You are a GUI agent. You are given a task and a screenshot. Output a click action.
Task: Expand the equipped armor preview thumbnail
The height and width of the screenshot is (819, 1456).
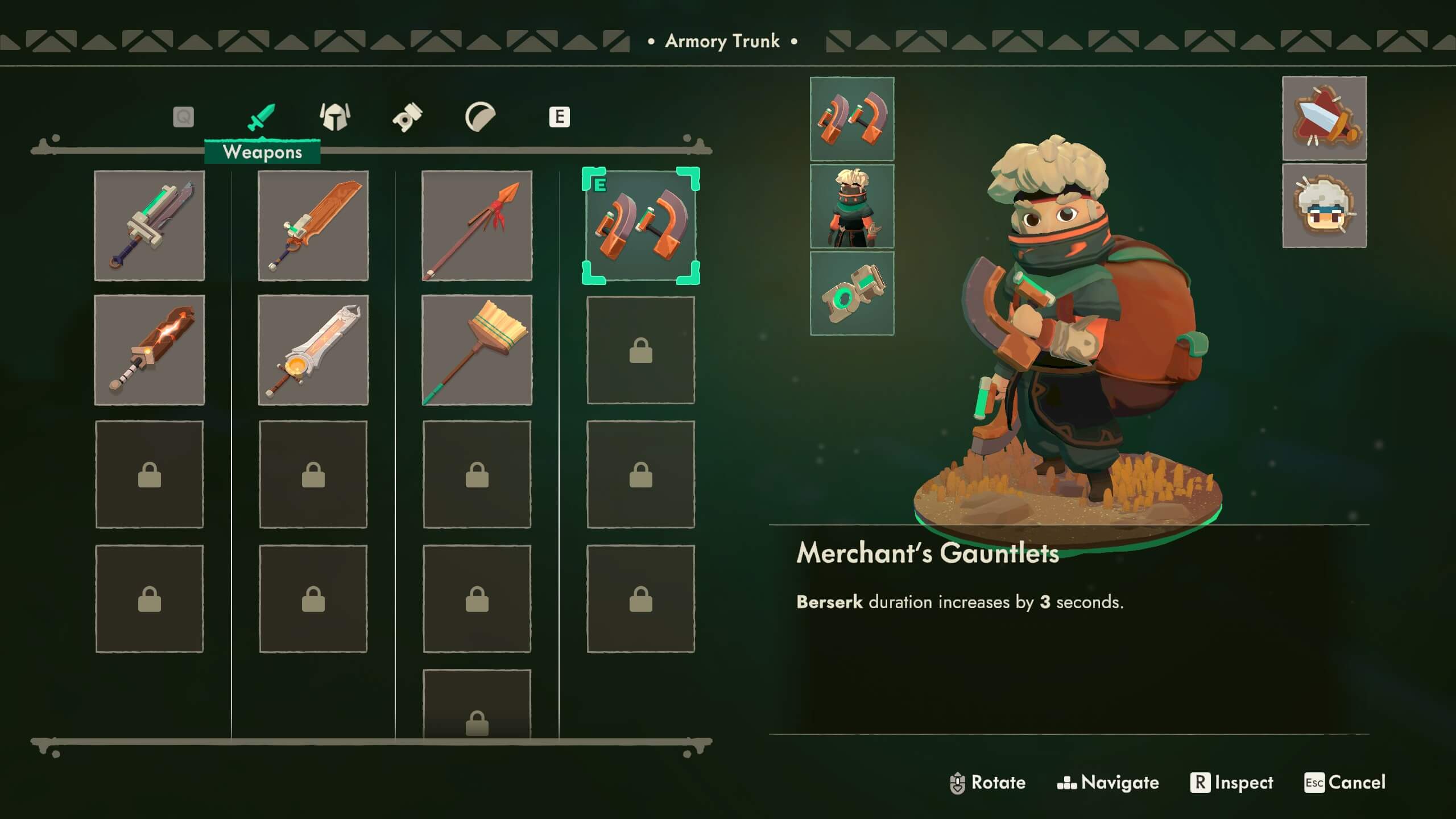(x=851, y=206)
